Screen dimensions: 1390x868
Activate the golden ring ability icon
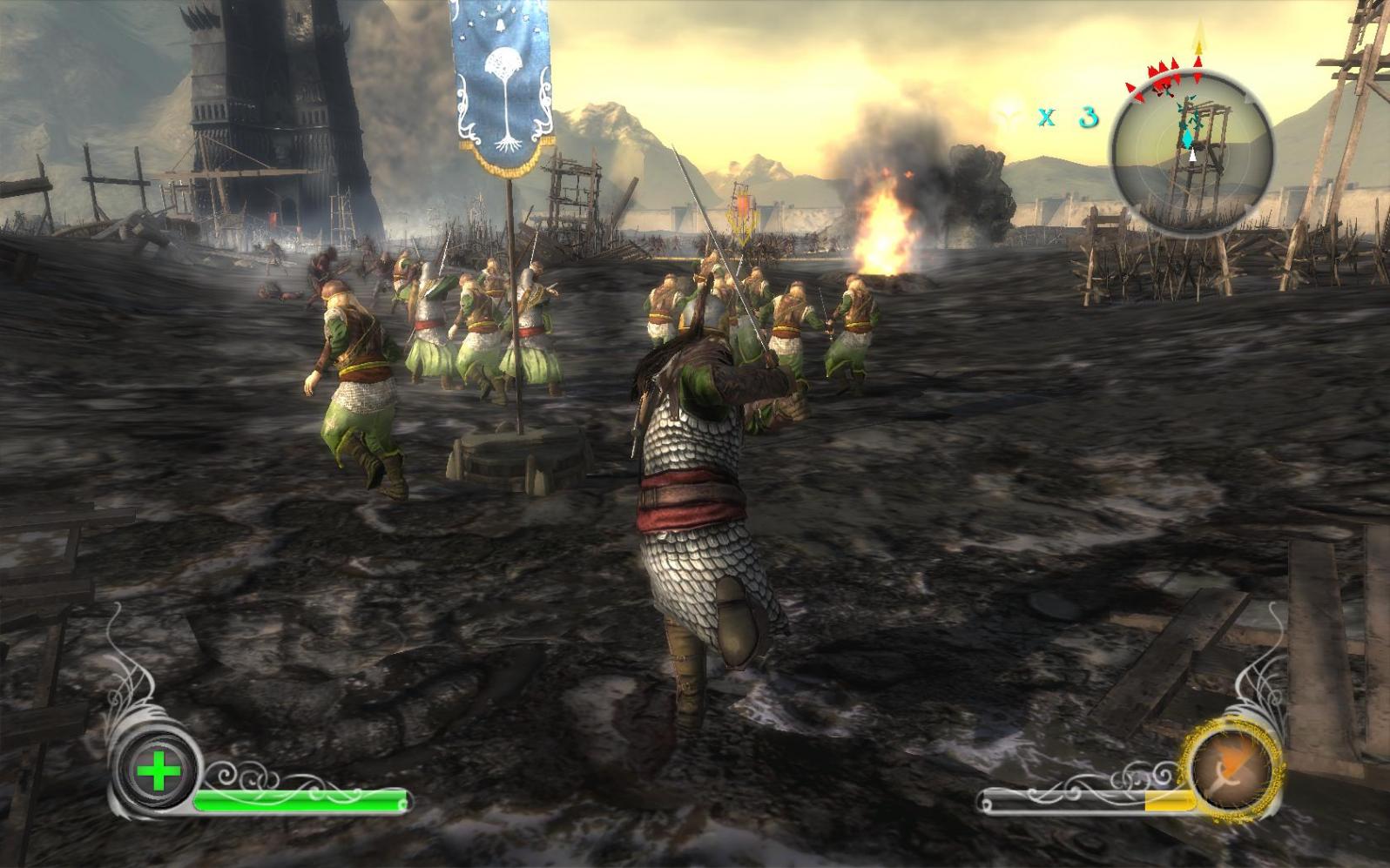pos(1231,768)
